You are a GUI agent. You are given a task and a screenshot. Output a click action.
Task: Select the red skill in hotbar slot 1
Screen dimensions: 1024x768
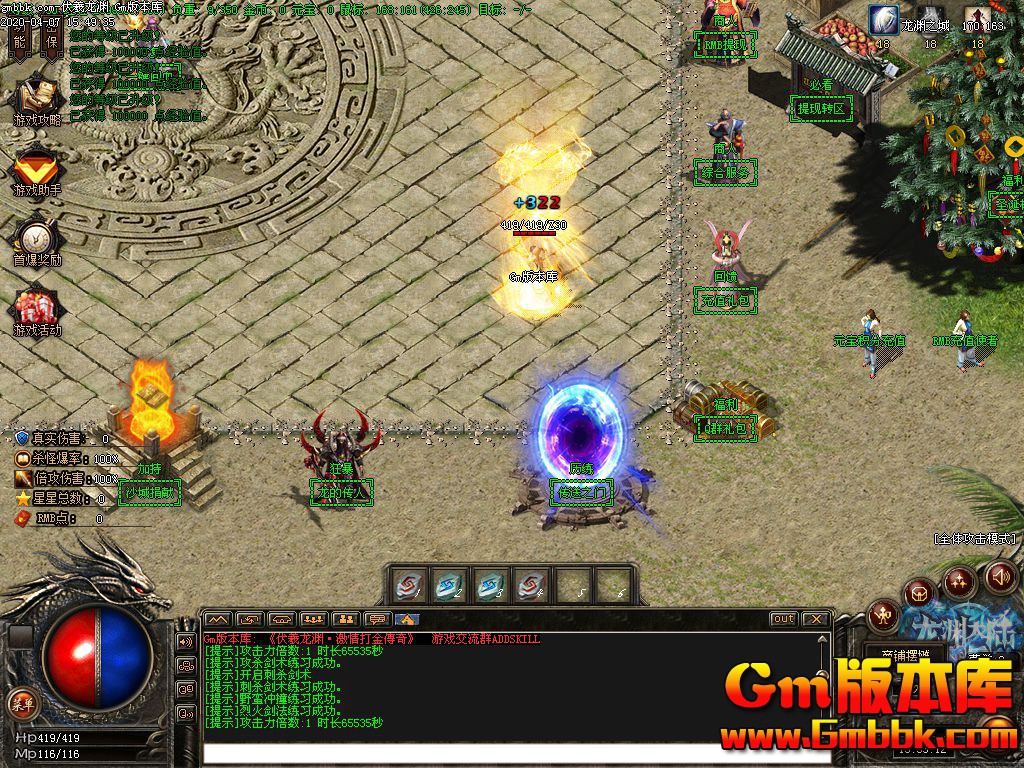pos(410,585)
